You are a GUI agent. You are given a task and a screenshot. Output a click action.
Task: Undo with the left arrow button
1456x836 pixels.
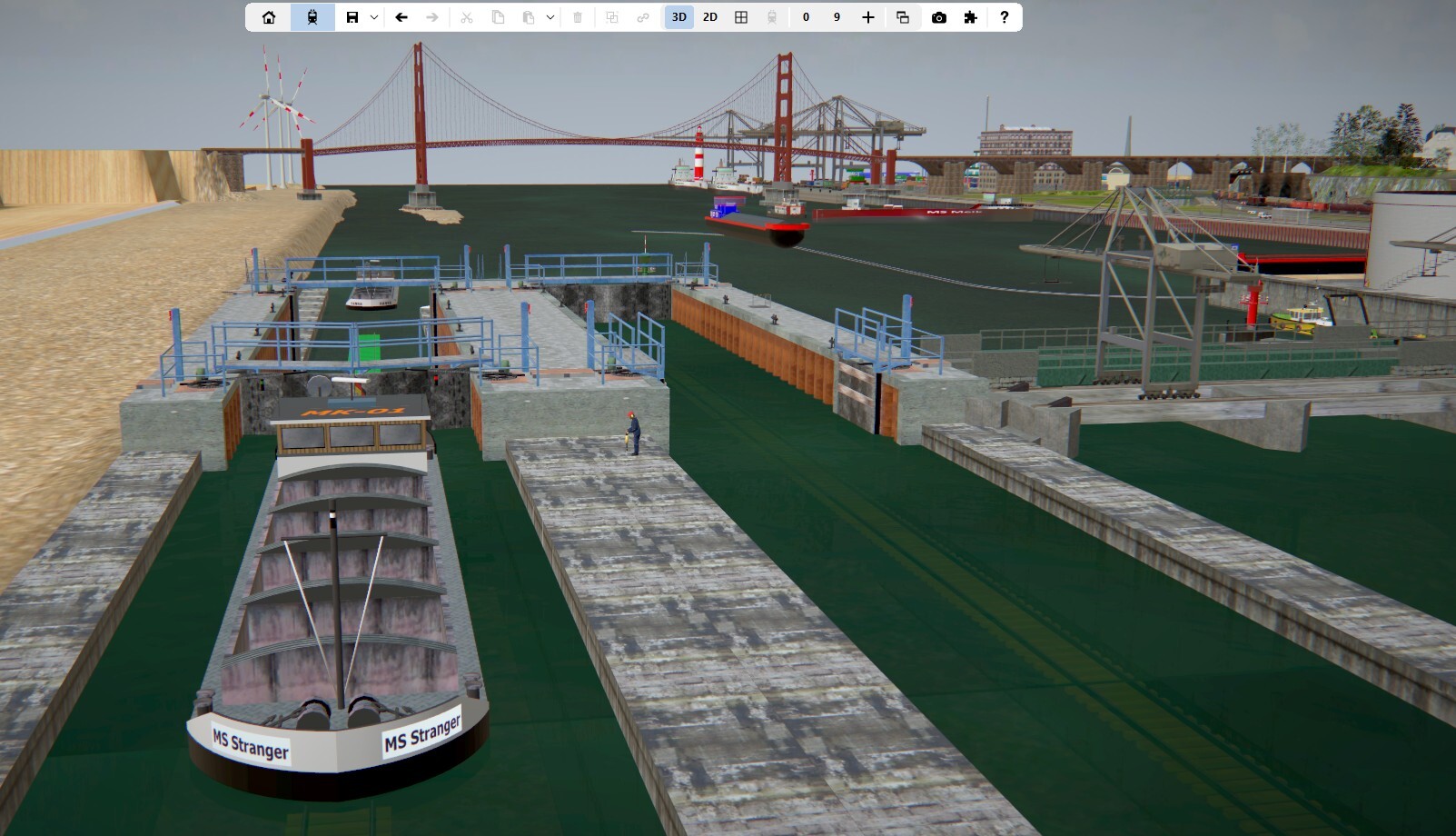(401, 17)
